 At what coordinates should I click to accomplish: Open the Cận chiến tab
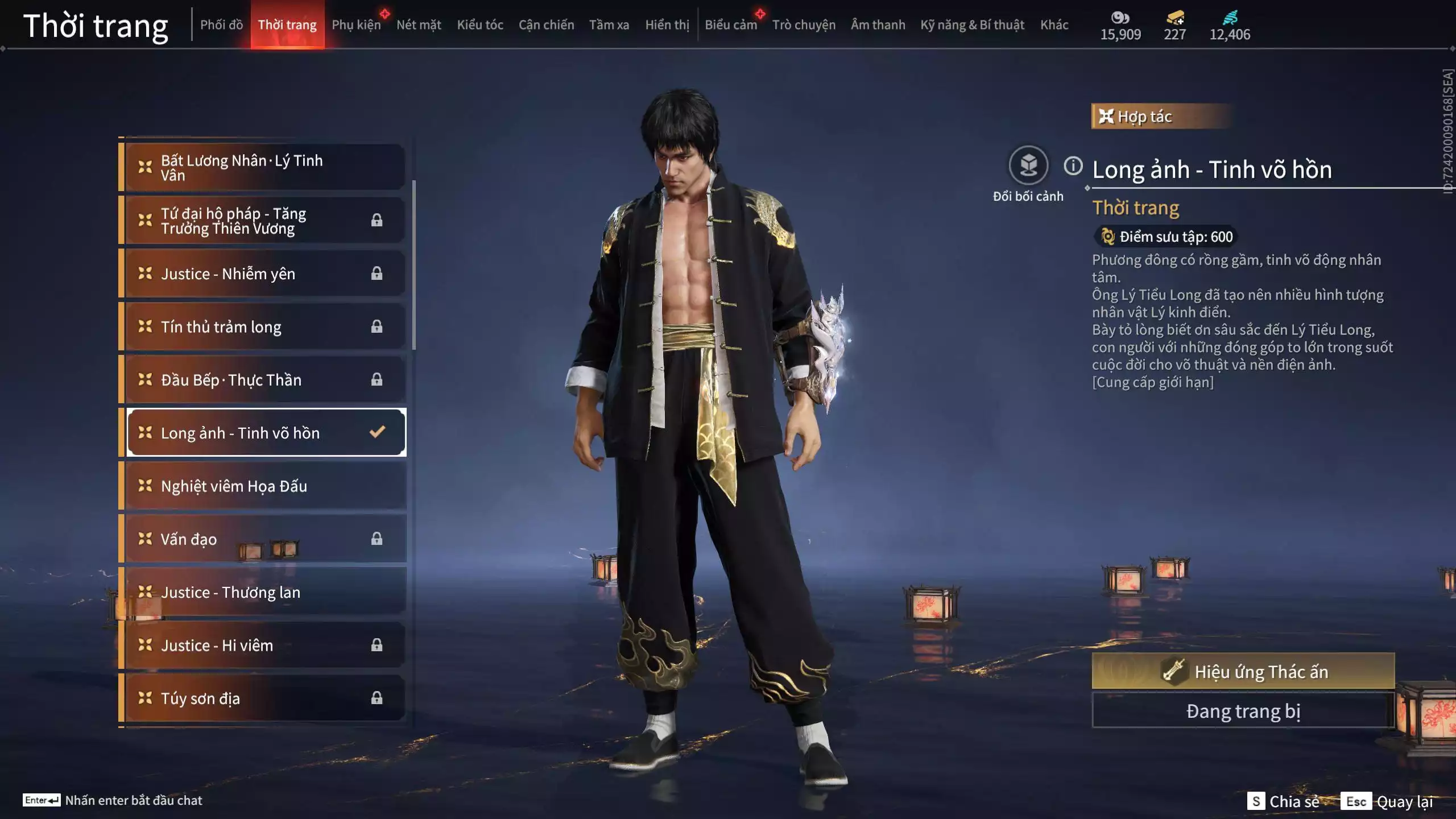point(546,25)
